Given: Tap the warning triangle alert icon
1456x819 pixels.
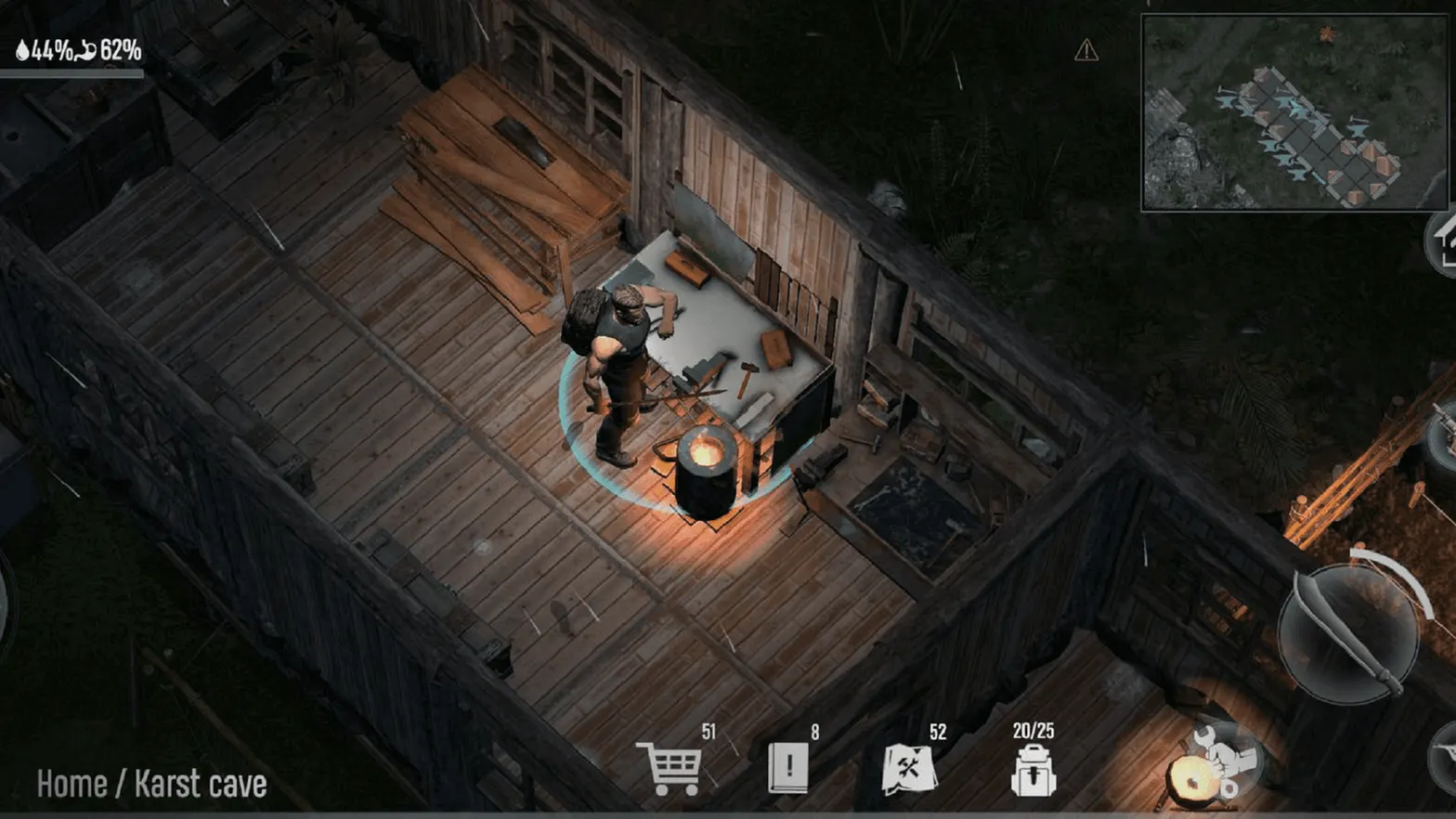Looking at the screenshot, I should coord(1086,48).
